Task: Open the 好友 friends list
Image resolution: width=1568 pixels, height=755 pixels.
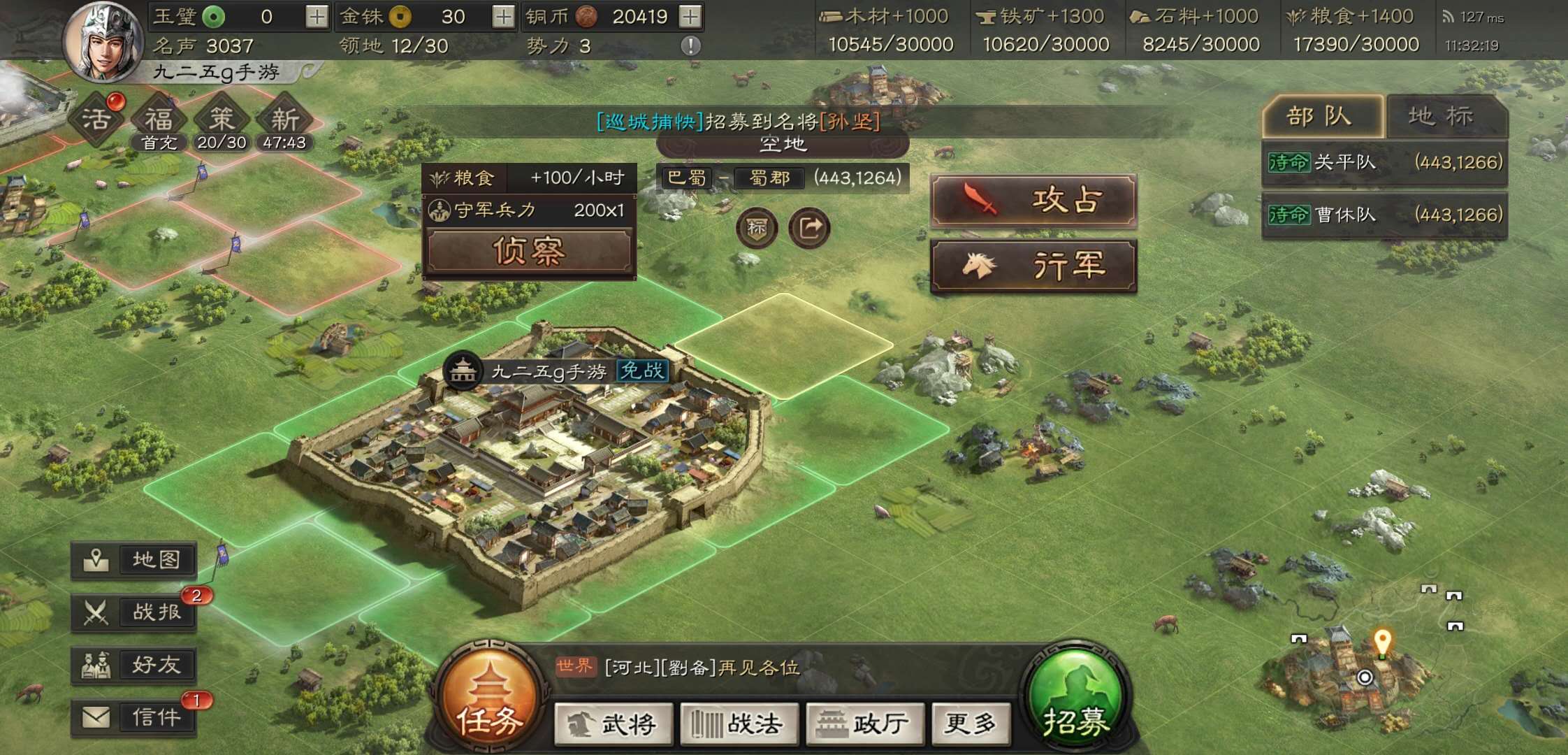Action: click(x=133, y=665)
